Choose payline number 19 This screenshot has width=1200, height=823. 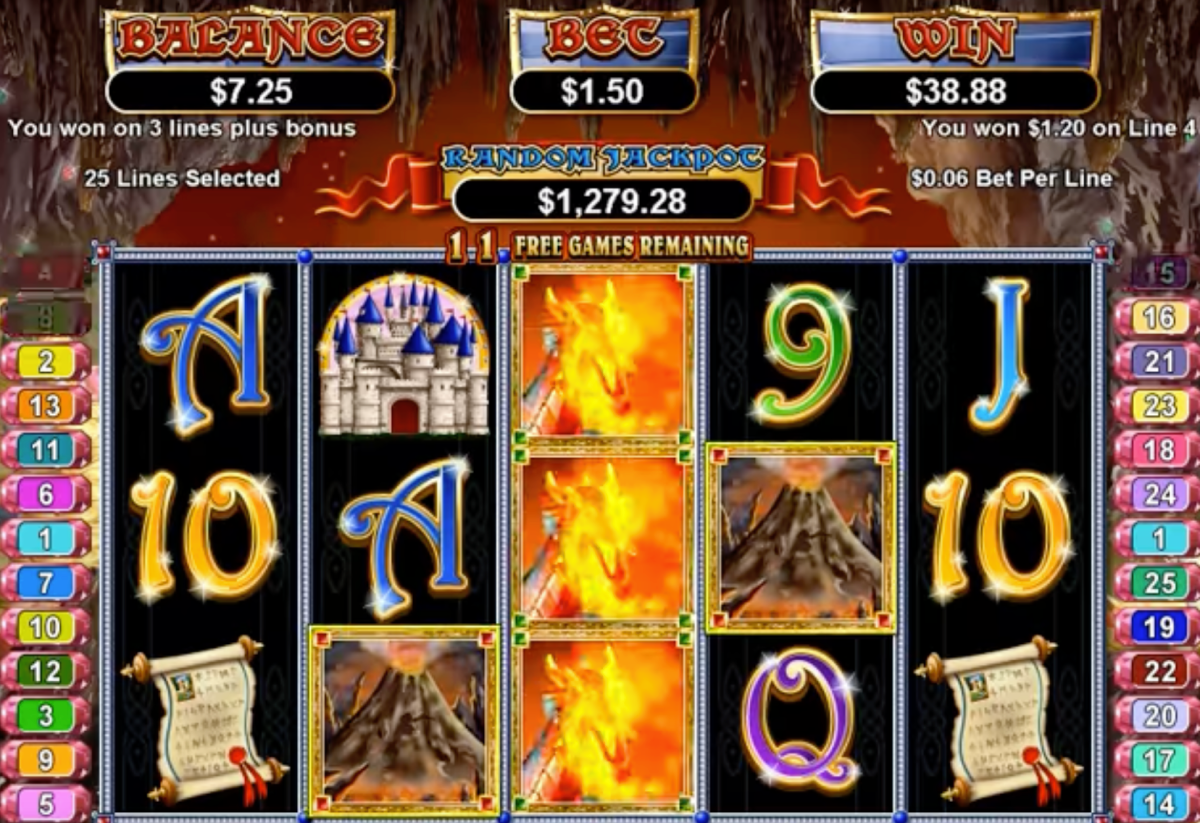point(1158,627)
